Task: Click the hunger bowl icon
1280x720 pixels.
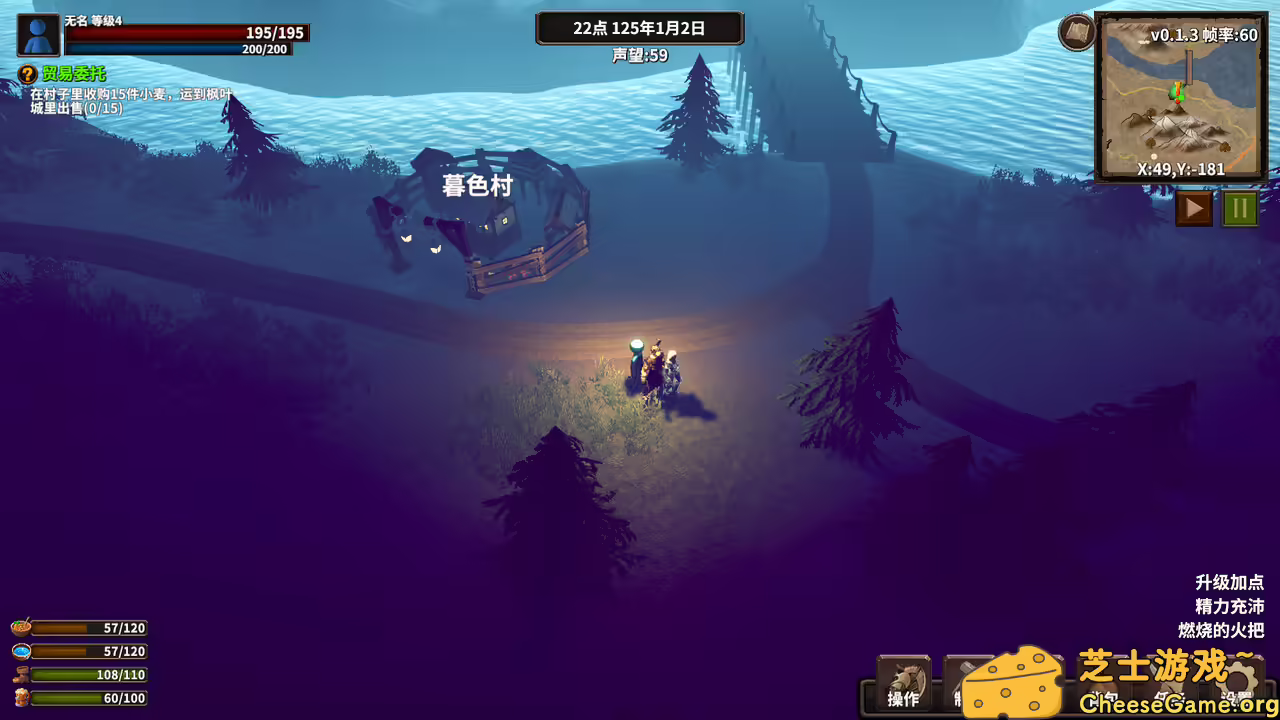Action: tap(20, 627)
